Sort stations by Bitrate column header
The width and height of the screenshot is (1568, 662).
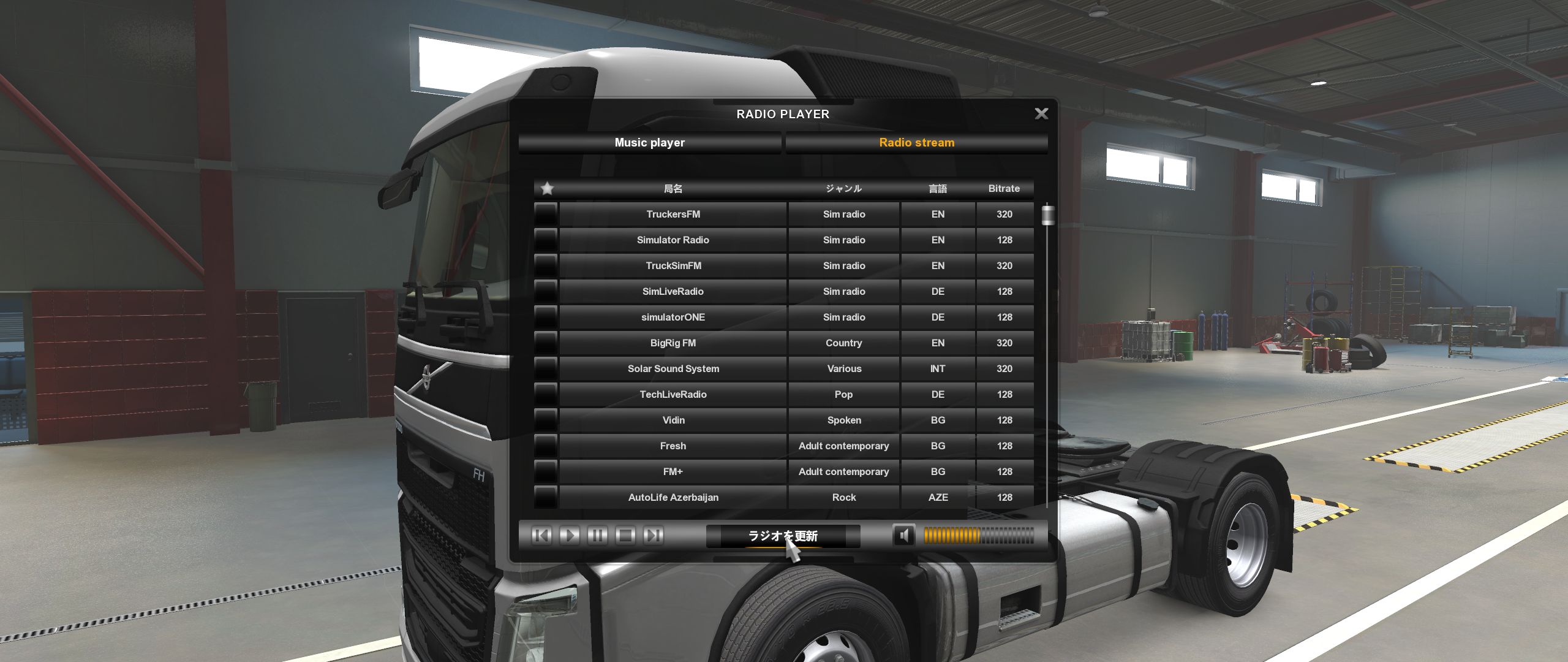[1004, 189]
